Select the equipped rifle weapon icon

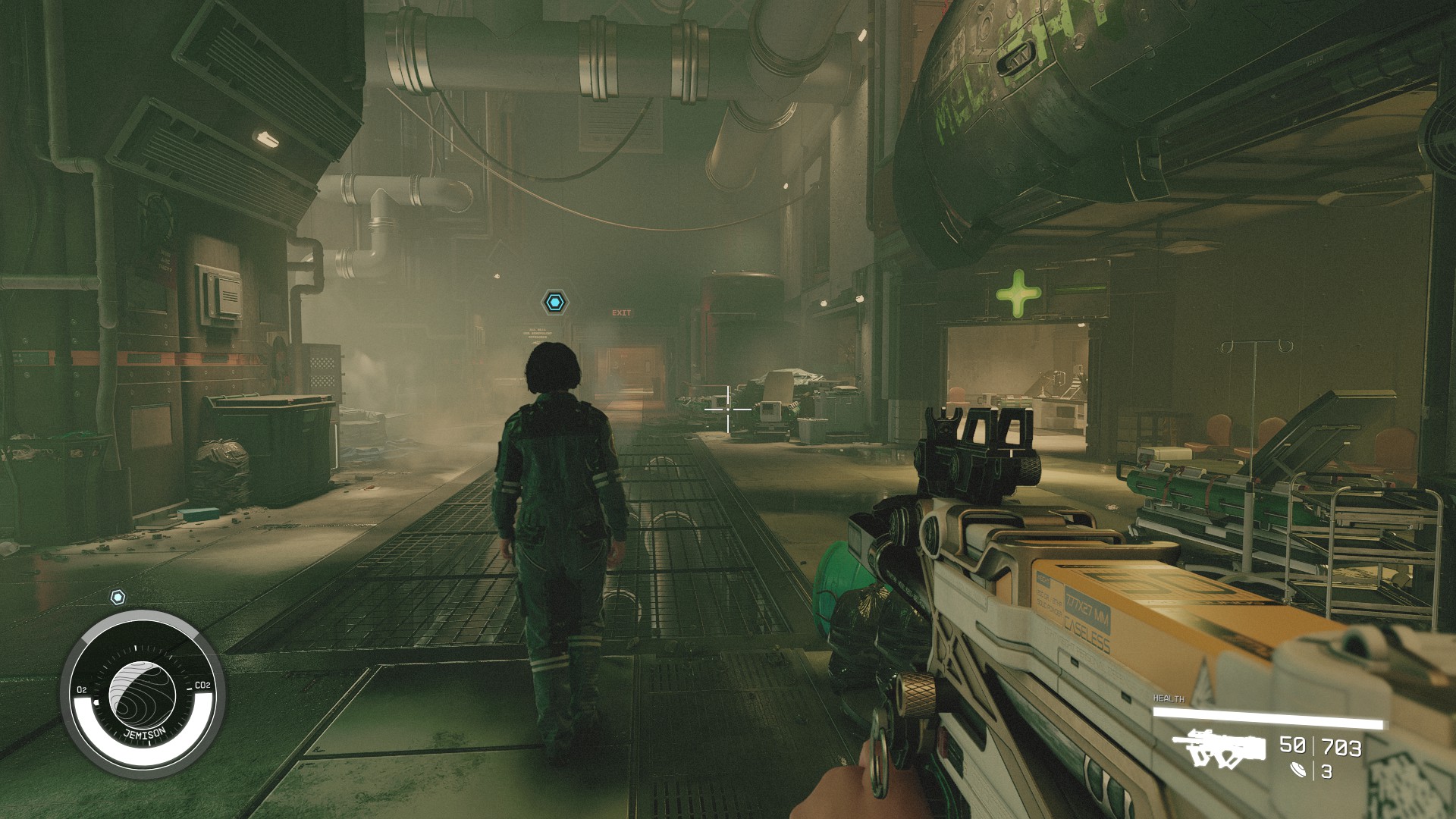click(x=1219, y=748)
